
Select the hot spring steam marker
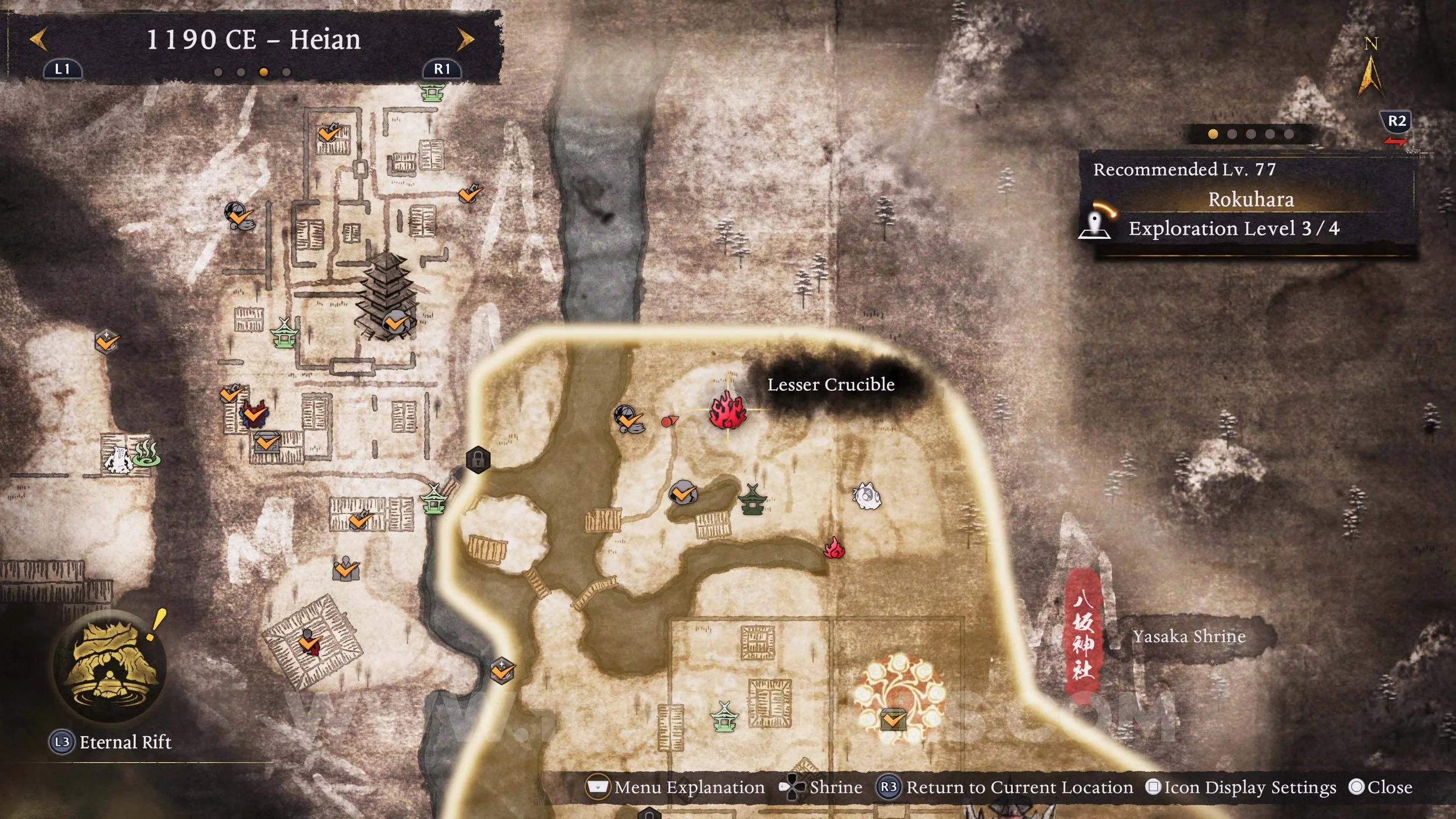pyautogui.click(x=146, y=454)
